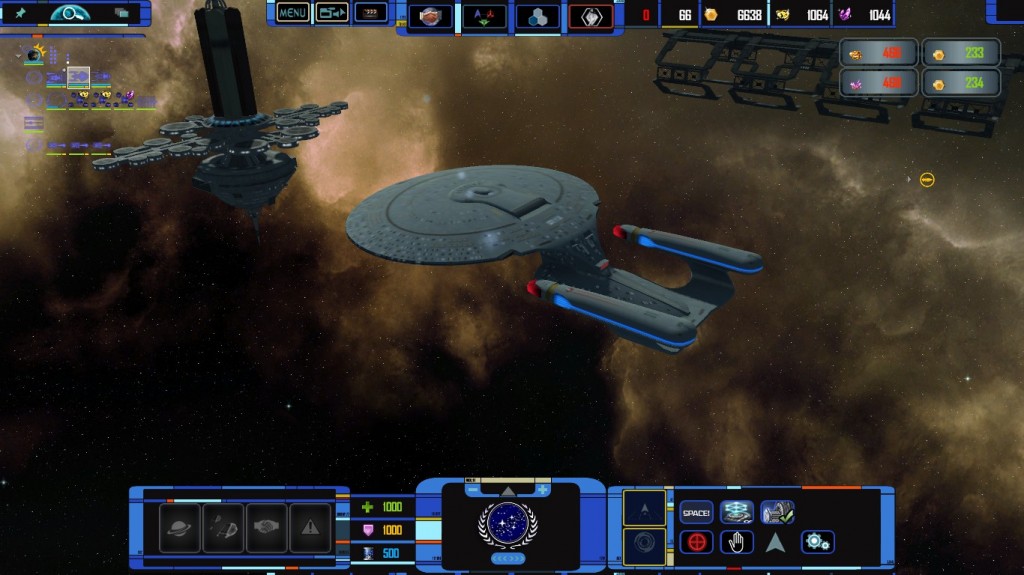Activate the magnifying glass search icon
The width and height of the screenshot is (1024, 575).
[70, 13]
